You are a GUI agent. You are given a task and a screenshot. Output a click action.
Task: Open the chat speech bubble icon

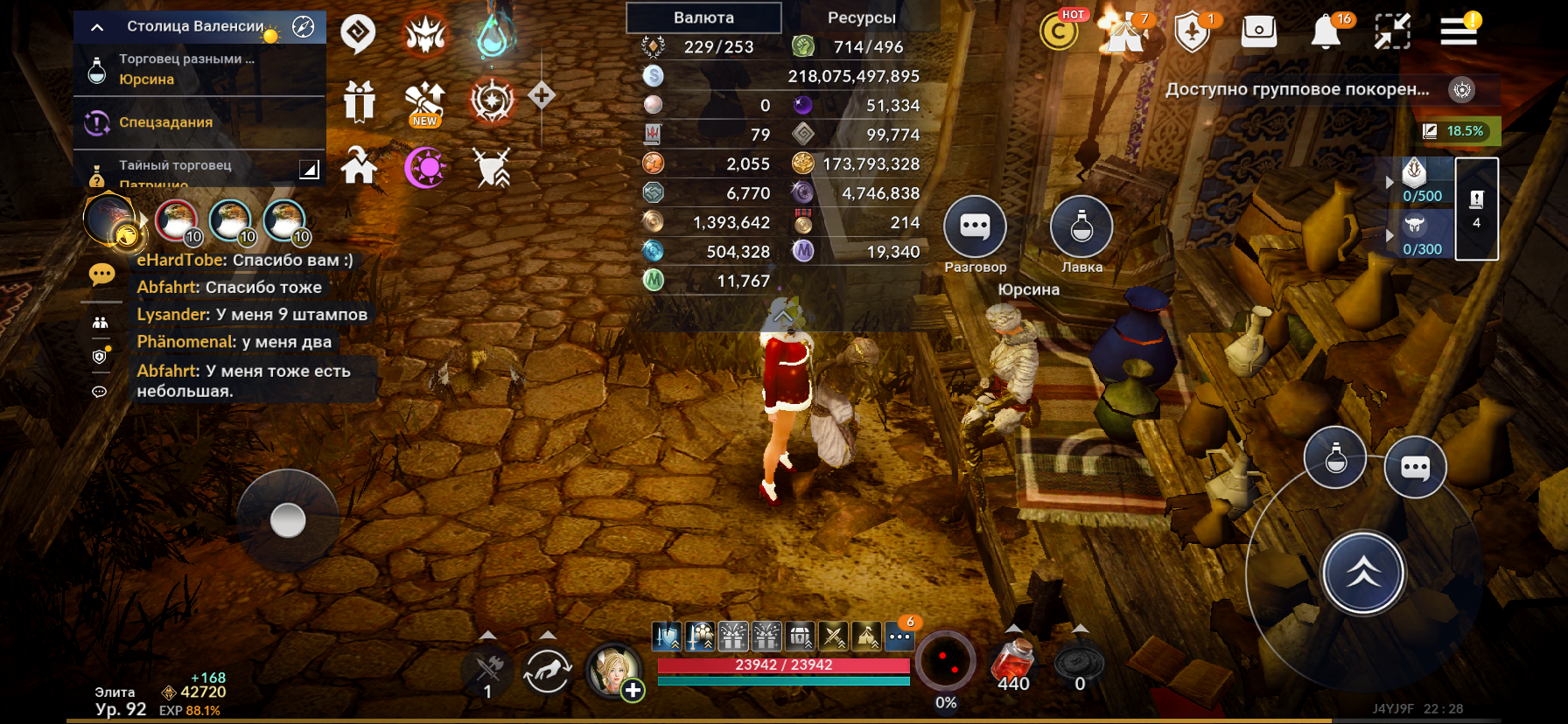[101, 275]
